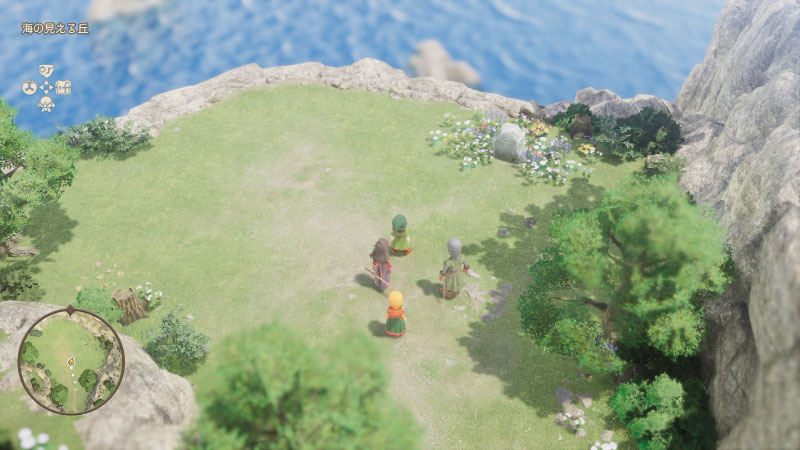Select the treasure chest shortcut icon
The height and width of the screenshot is (450, 800).
pyautogui.click(x=64, y=87)
